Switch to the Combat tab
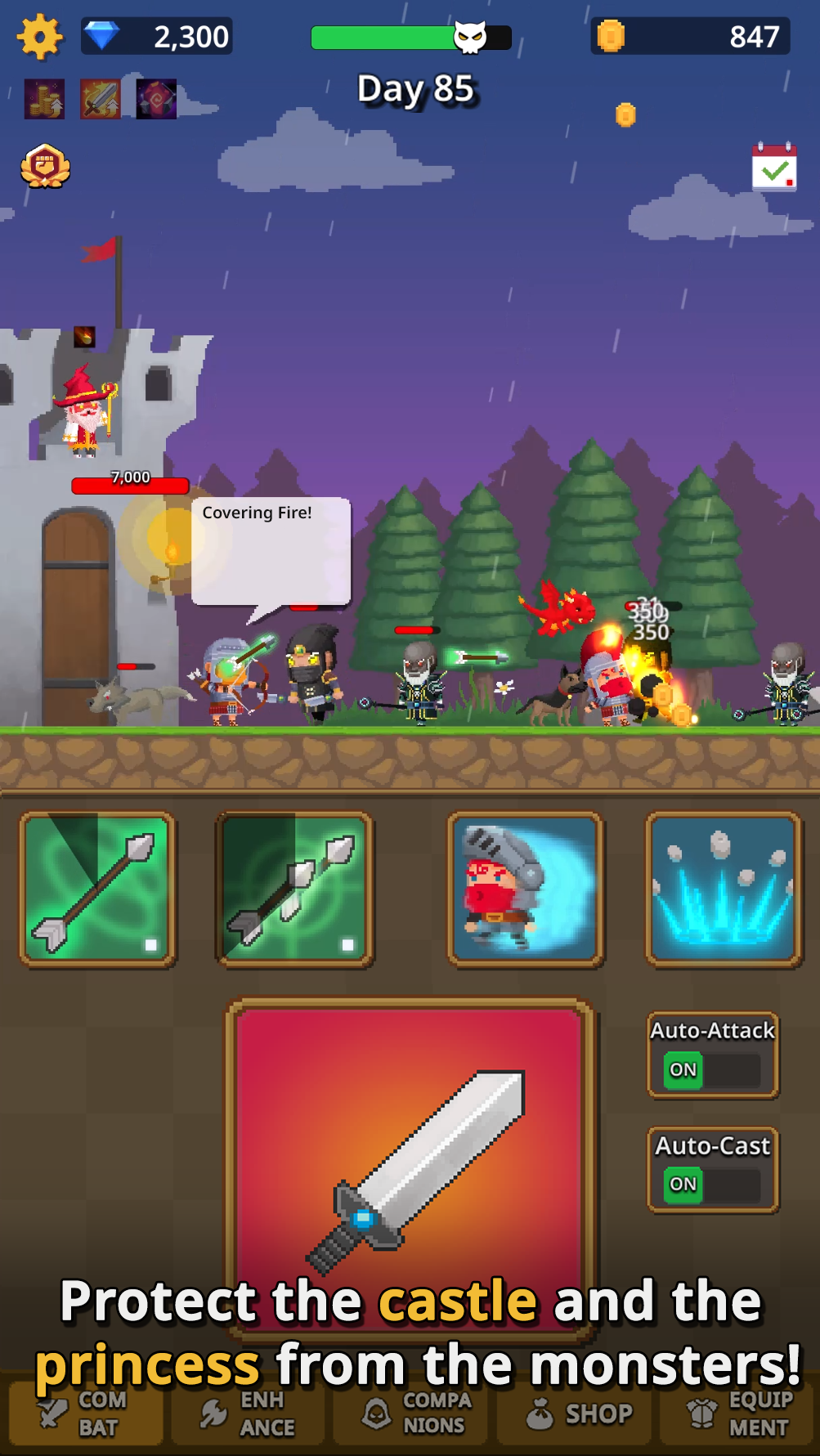The width and height of the screenshot is (820, 1456). pos(86,1413)
